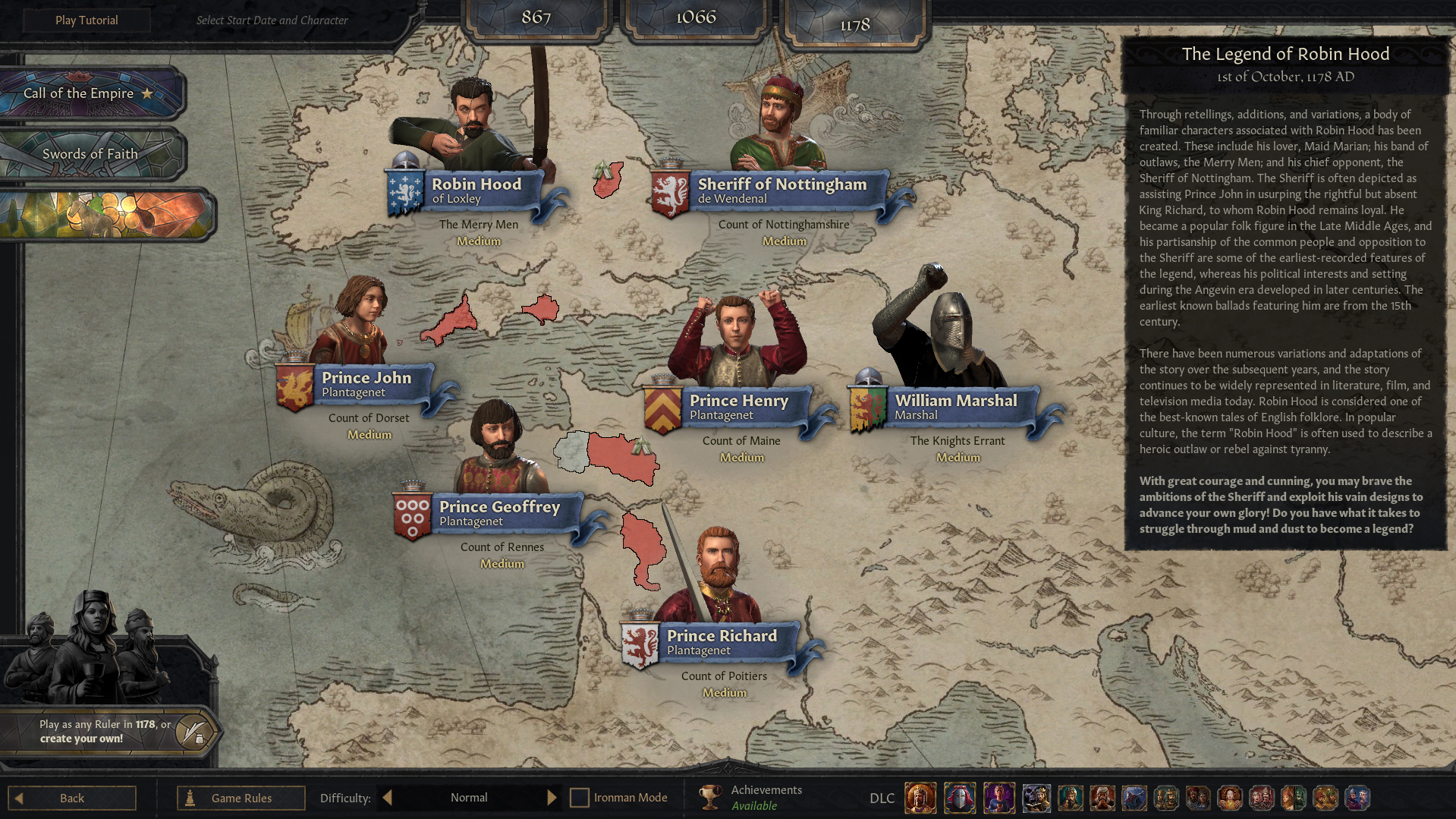Choose the 1178 start date tab

[x=855, y=25]
